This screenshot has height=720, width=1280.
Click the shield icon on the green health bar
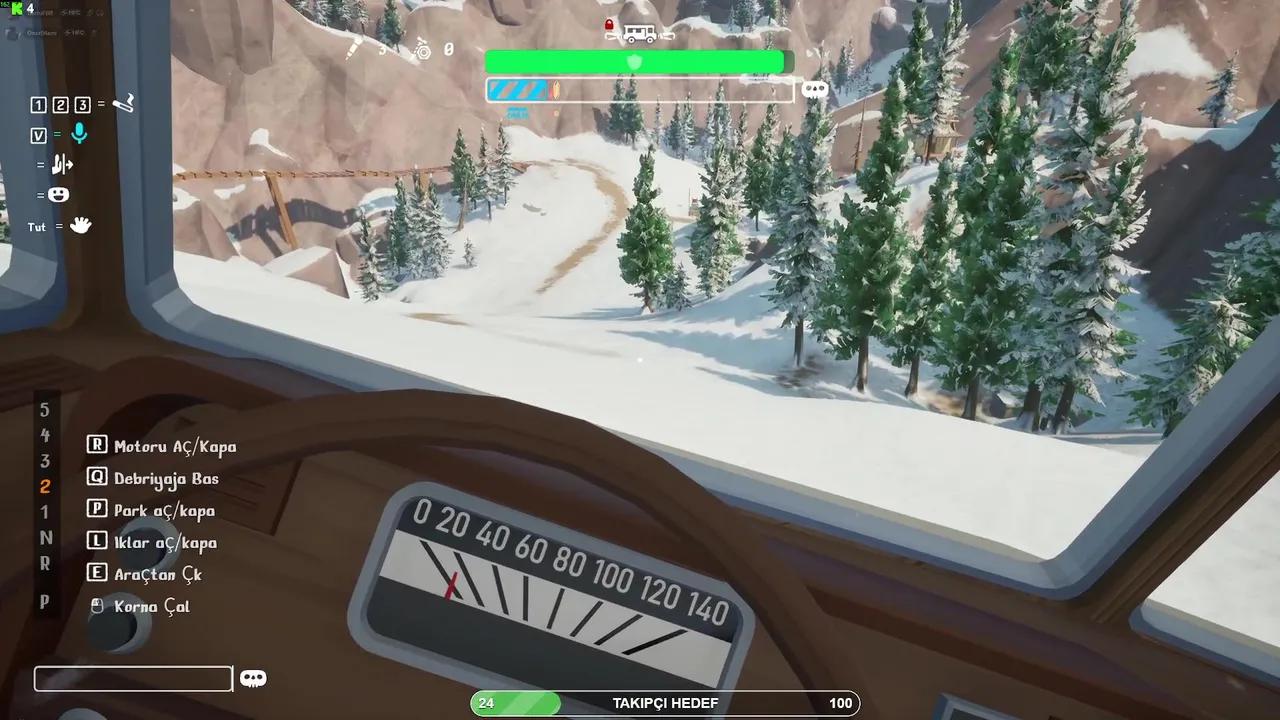click(635, 62)
